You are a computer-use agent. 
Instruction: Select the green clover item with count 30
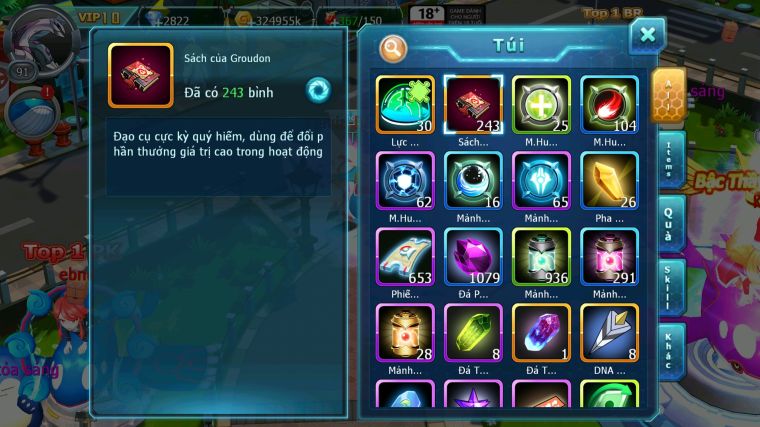405,106
